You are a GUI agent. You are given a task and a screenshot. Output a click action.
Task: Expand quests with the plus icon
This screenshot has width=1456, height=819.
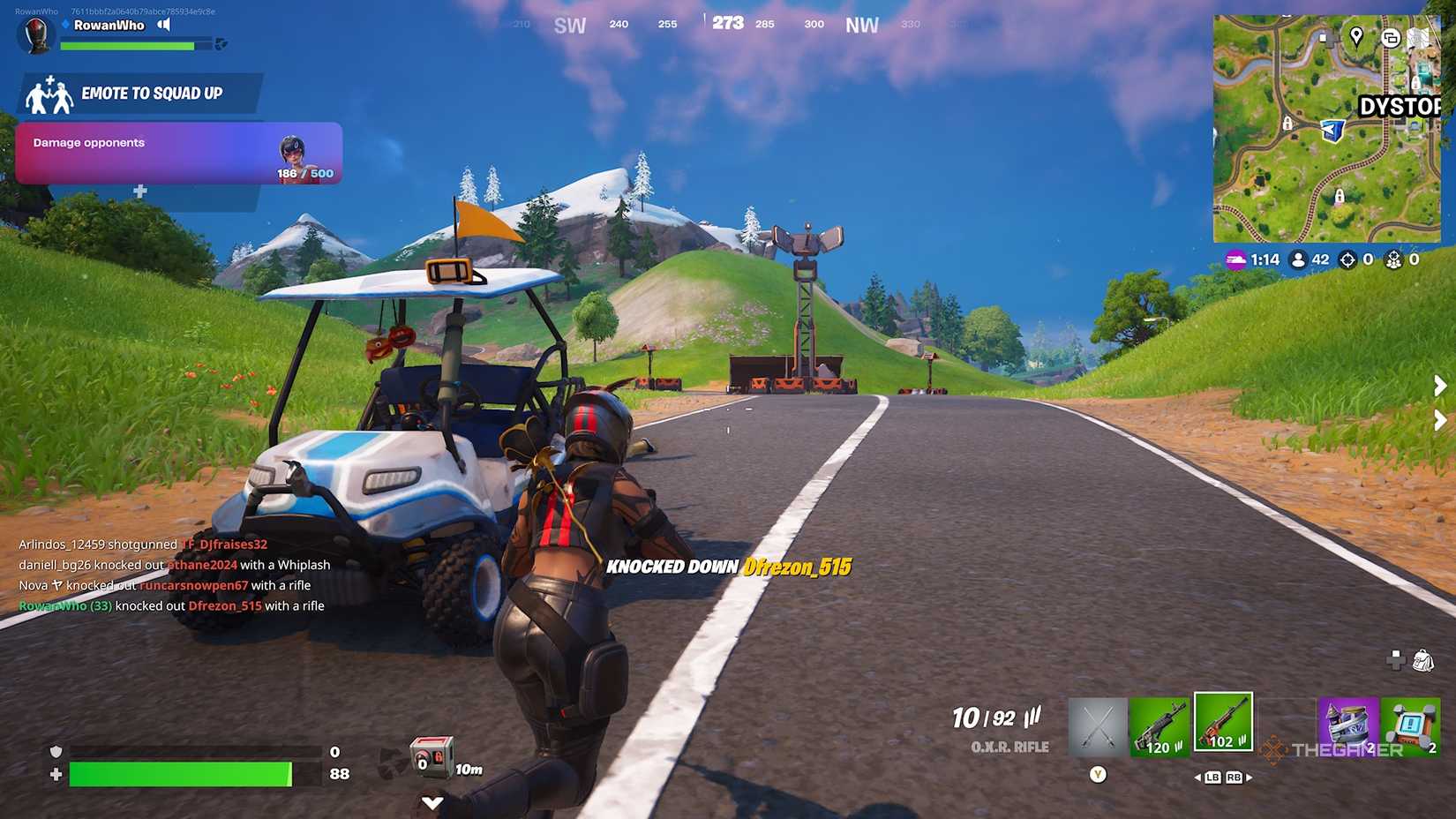tap(139, 190)
